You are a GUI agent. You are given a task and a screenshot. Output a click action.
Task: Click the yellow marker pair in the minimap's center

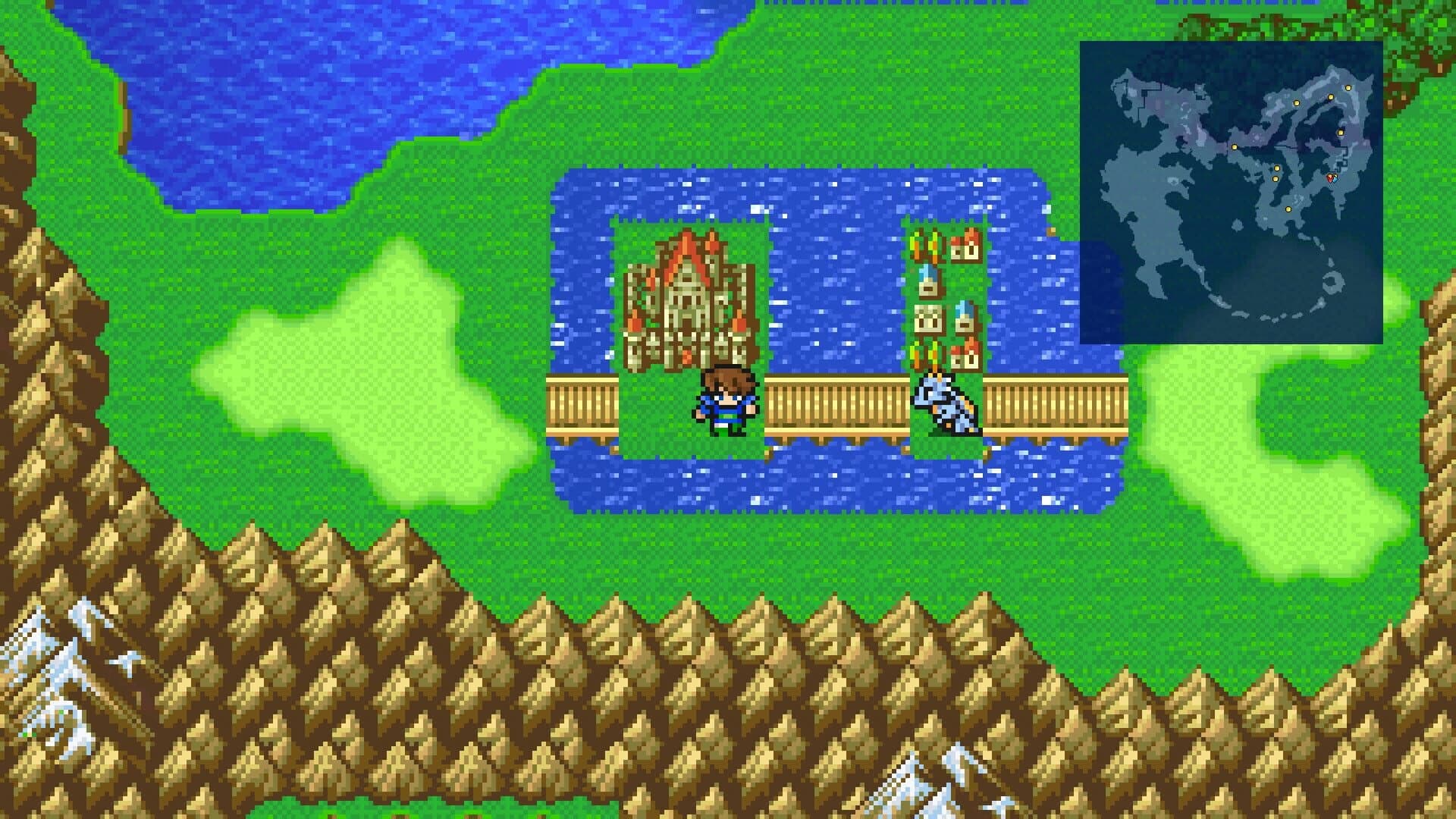(x=1276, y=172)
